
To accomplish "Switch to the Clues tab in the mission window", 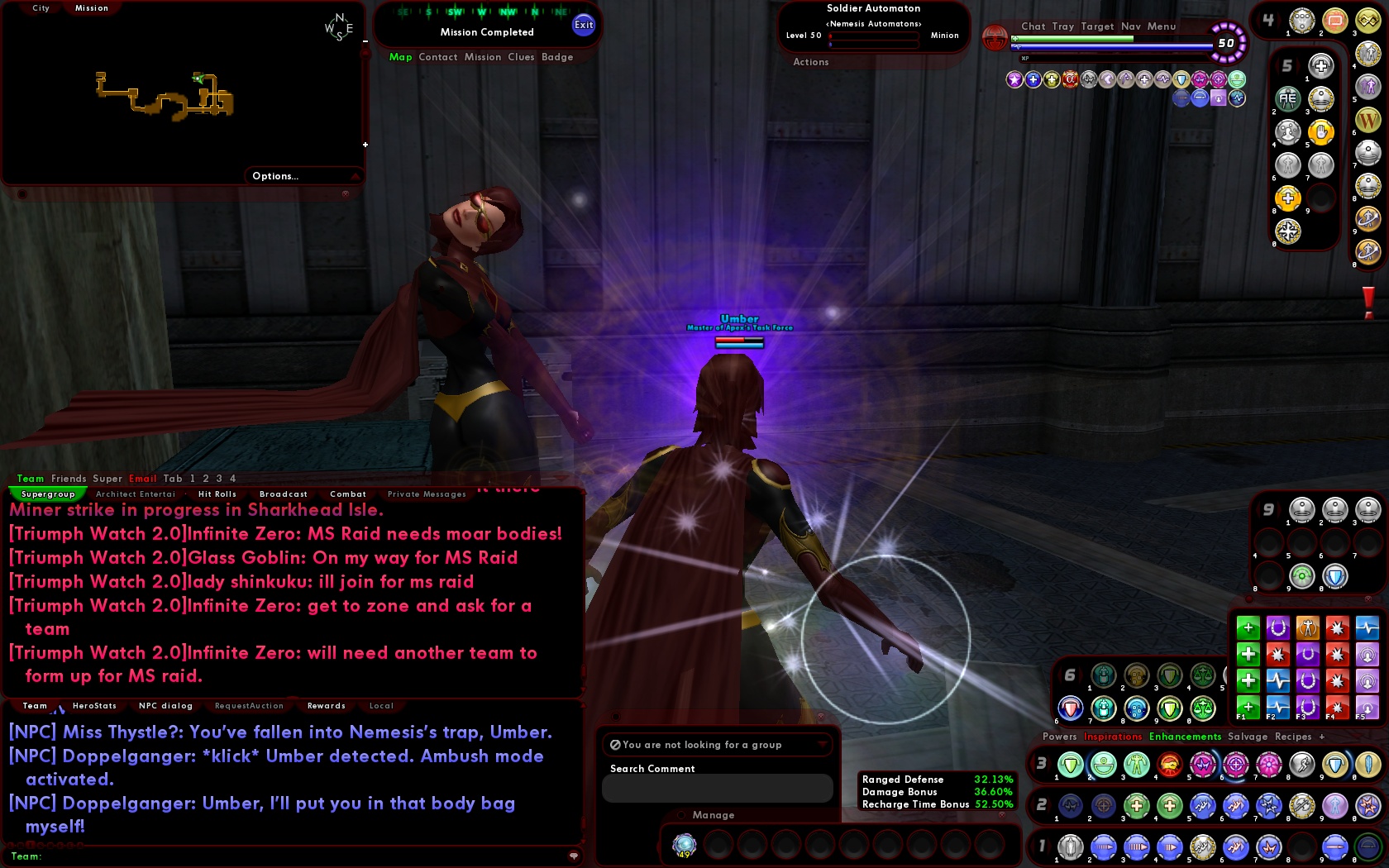I will [x=521, y=57].
